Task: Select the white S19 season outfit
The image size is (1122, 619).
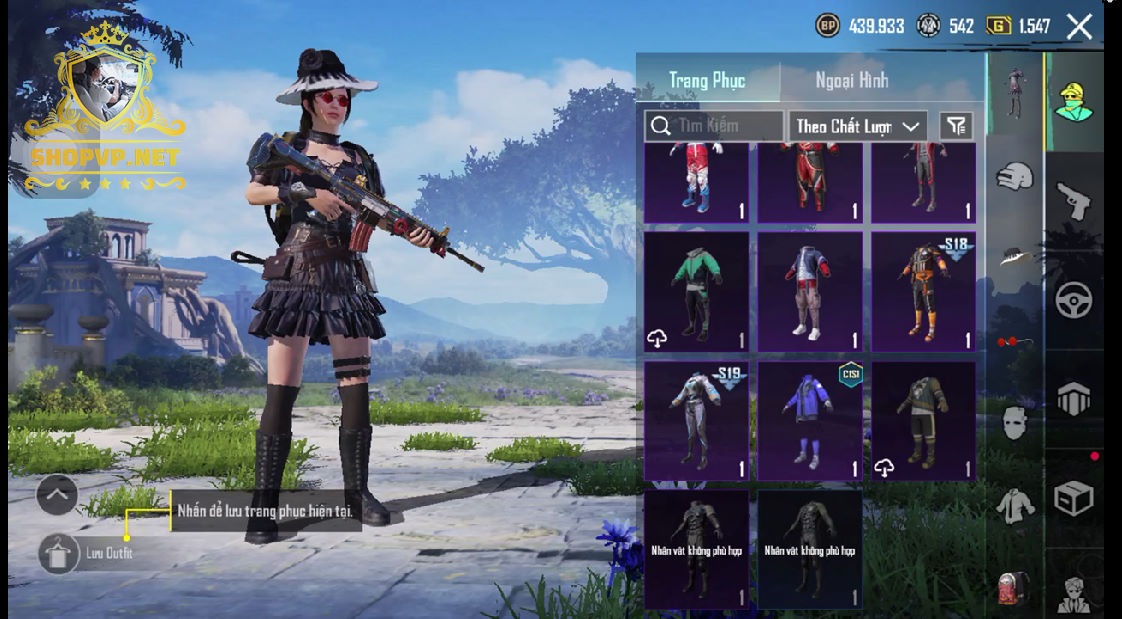Action: (x=696, y=420)
